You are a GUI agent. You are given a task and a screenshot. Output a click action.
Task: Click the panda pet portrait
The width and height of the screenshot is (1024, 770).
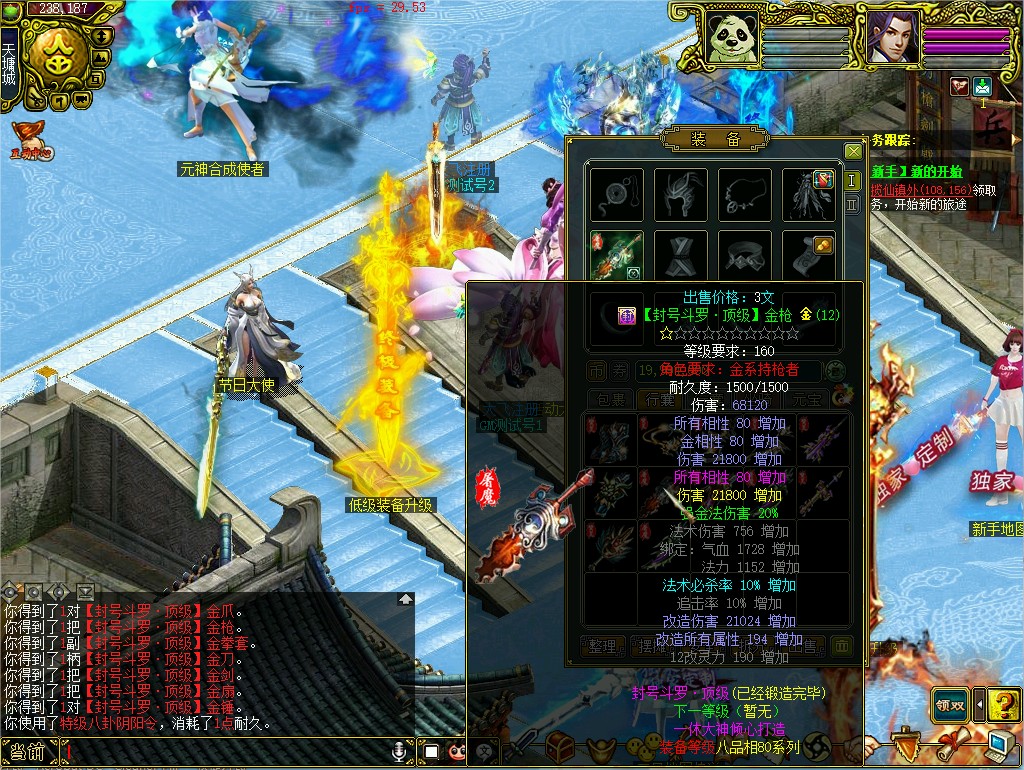(x=732, y=38)
